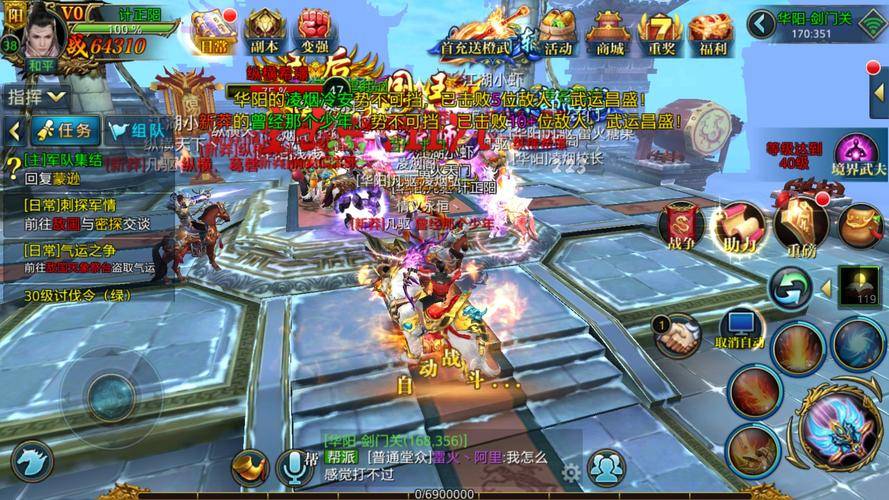Switch to the 组队 team tab

click(x=135, y=130)
